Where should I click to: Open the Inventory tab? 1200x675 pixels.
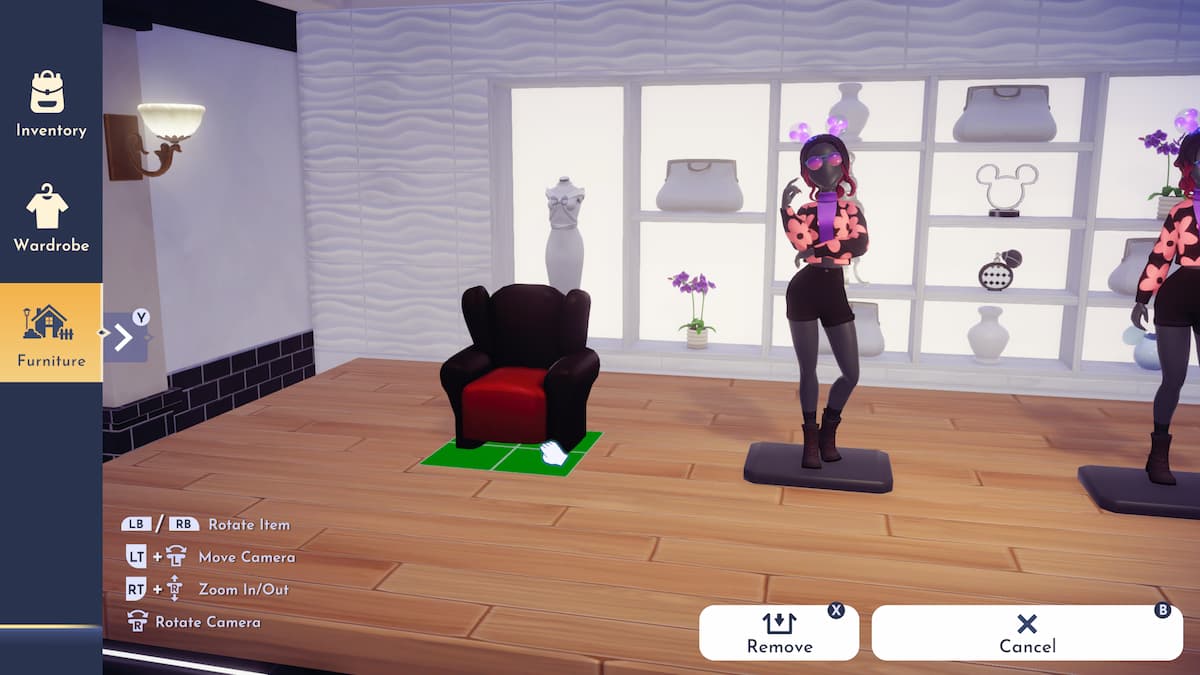point(50,103)
